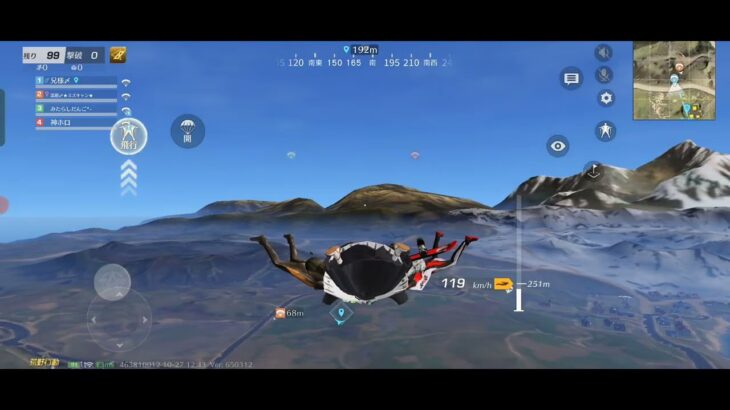Image resolution: width=730 pixels, height=410 pixels.
Task: Select teammate 1 兄様 in squad list
Action: pyautogui.click(x=75, y=81)
